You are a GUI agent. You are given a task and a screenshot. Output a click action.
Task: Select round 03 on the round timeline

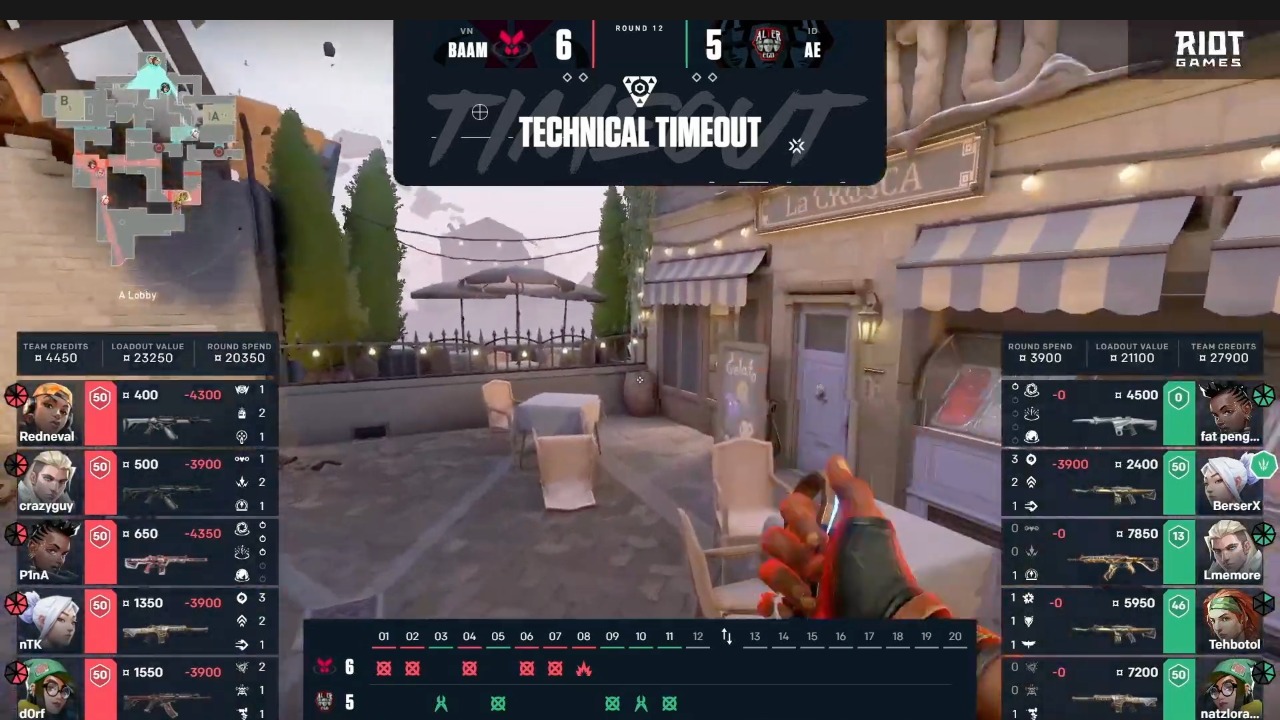tap(441, 636)
